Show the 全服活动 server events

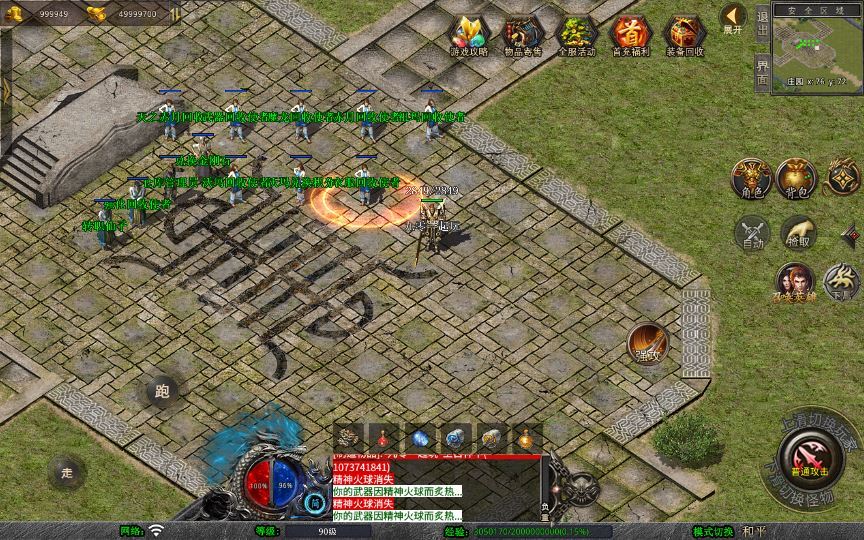[x=576, y=35]
